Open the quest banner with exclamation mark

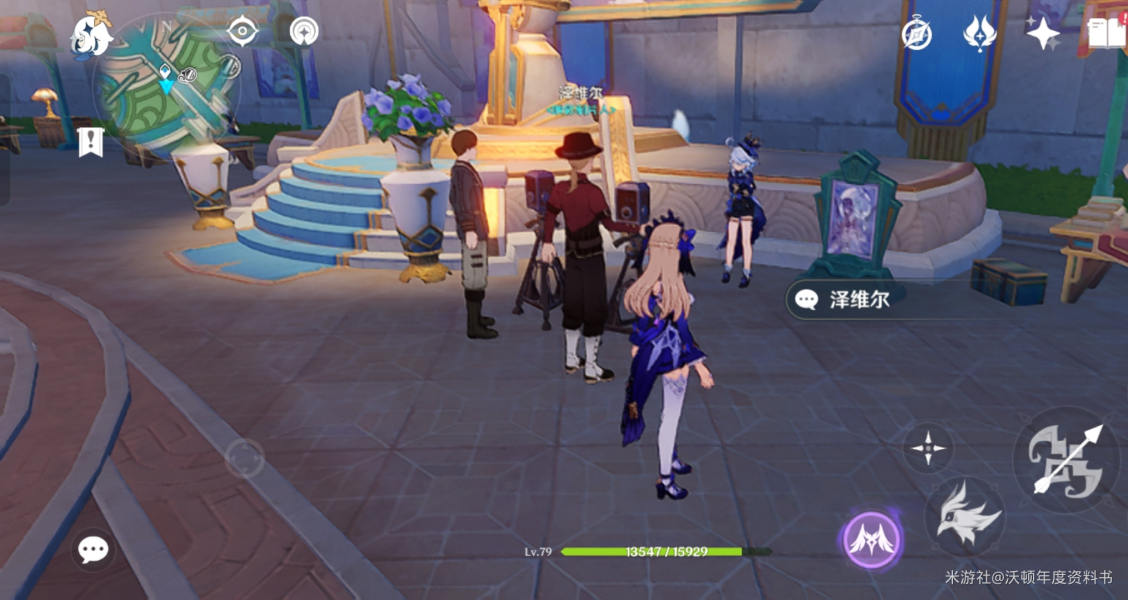tap(91, 141)
